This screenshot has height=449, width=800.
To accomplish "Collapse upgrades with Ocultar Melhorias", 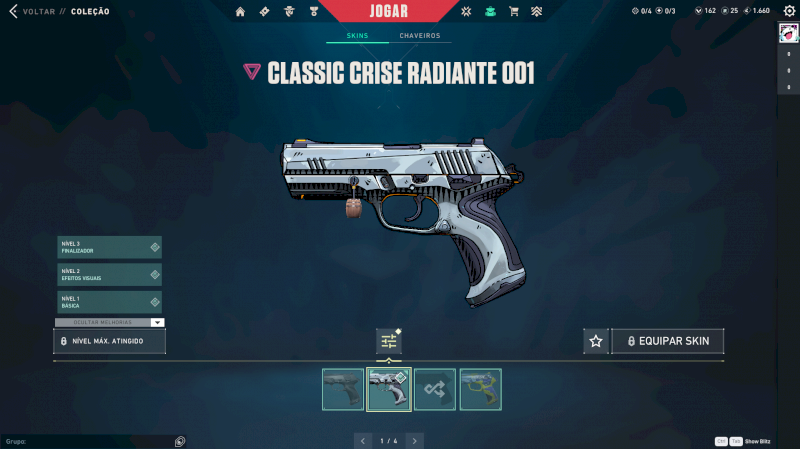I will [109, 322].
